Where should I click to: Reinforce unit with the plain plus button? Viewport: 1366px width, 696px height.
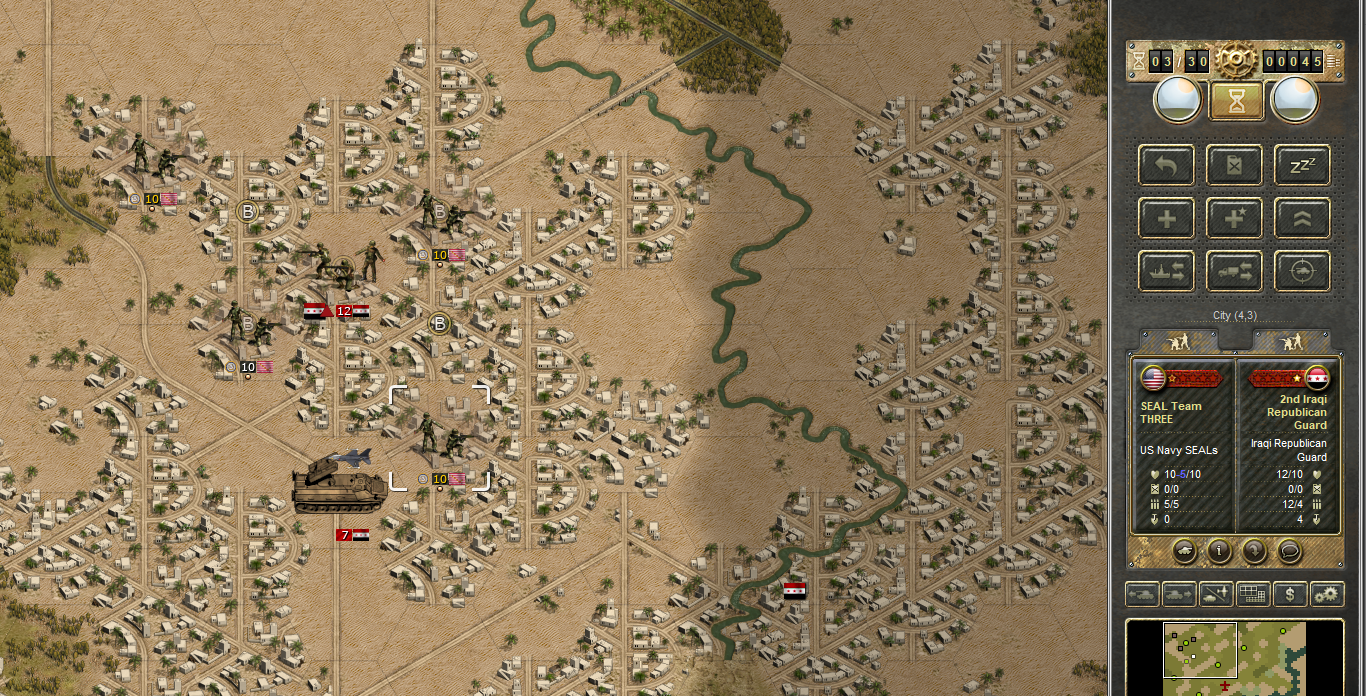point(1166,217)
